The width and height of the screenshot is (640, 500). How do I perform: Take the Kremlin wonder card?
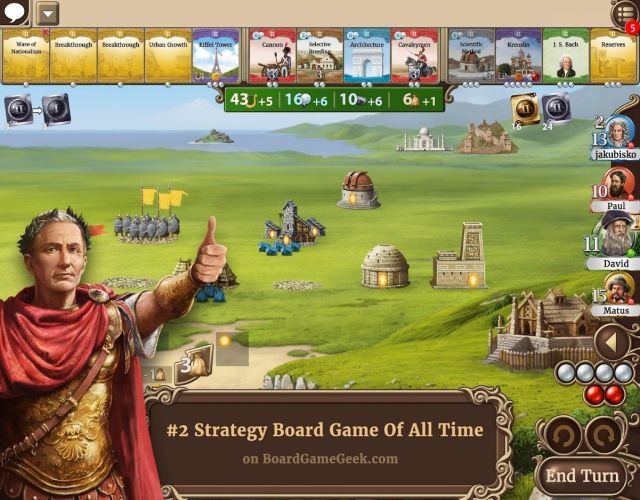pos(518,56)
